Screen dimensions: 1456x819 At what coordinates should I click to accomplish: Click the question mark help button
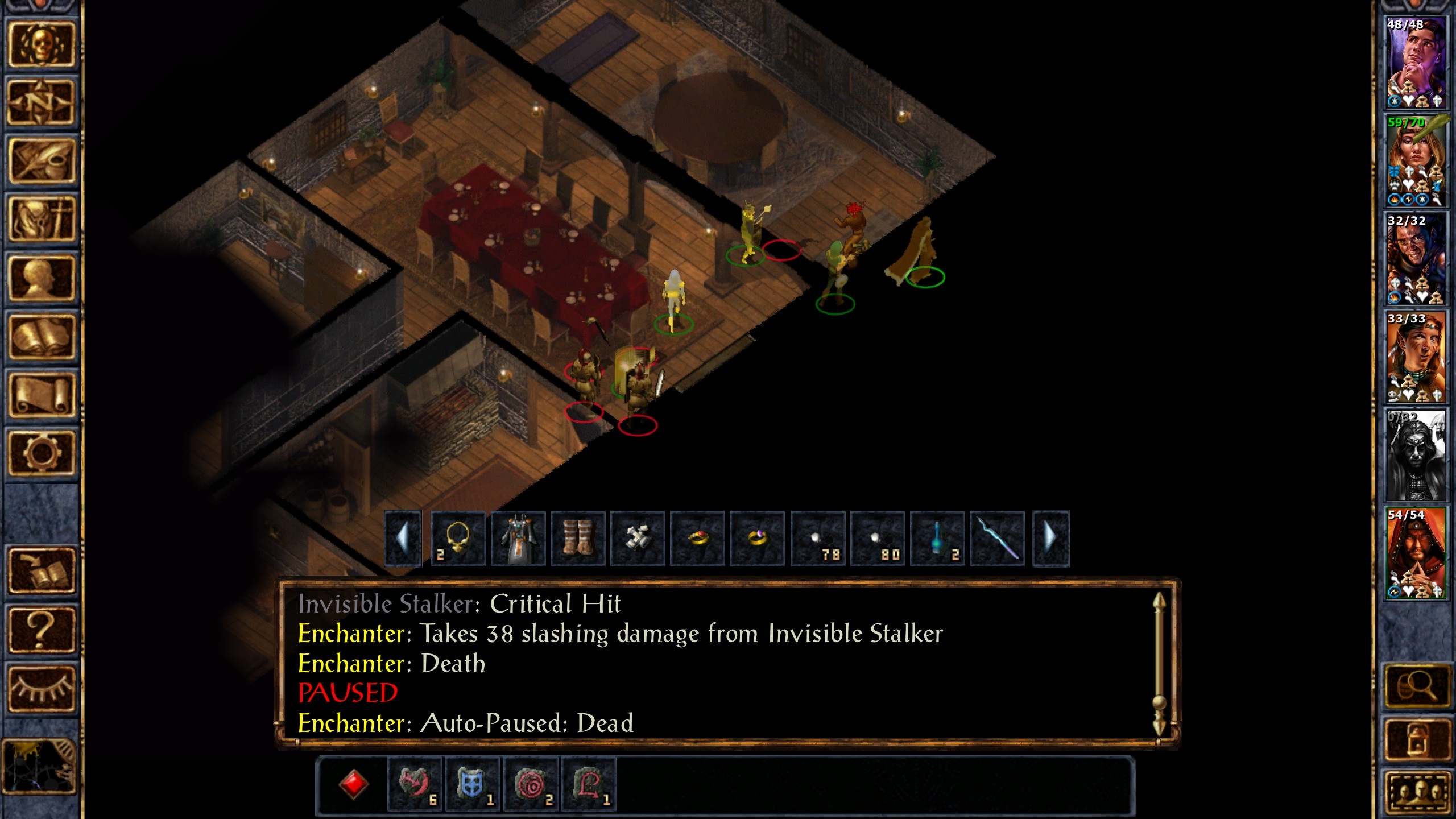click(41, 630)
